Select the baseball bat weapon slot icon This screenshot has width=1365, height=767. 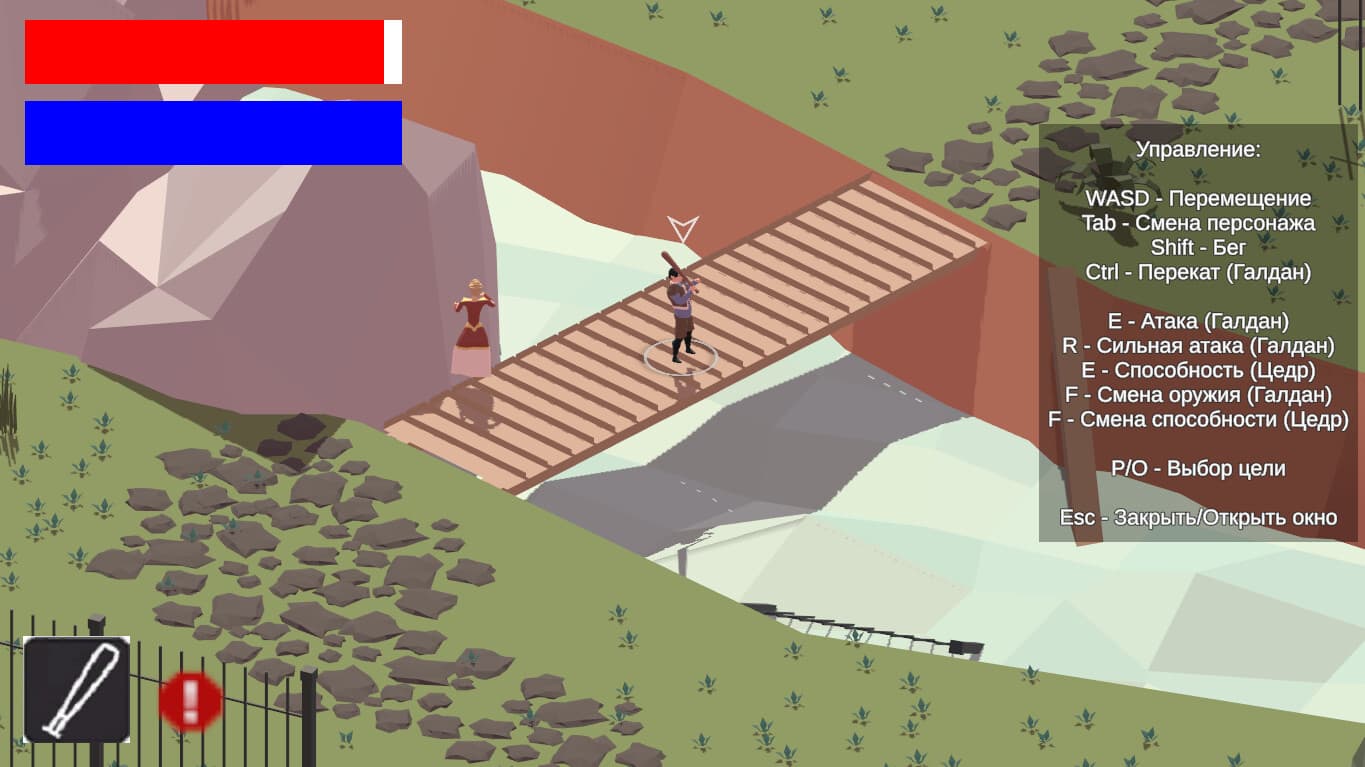tap(78, 686)
